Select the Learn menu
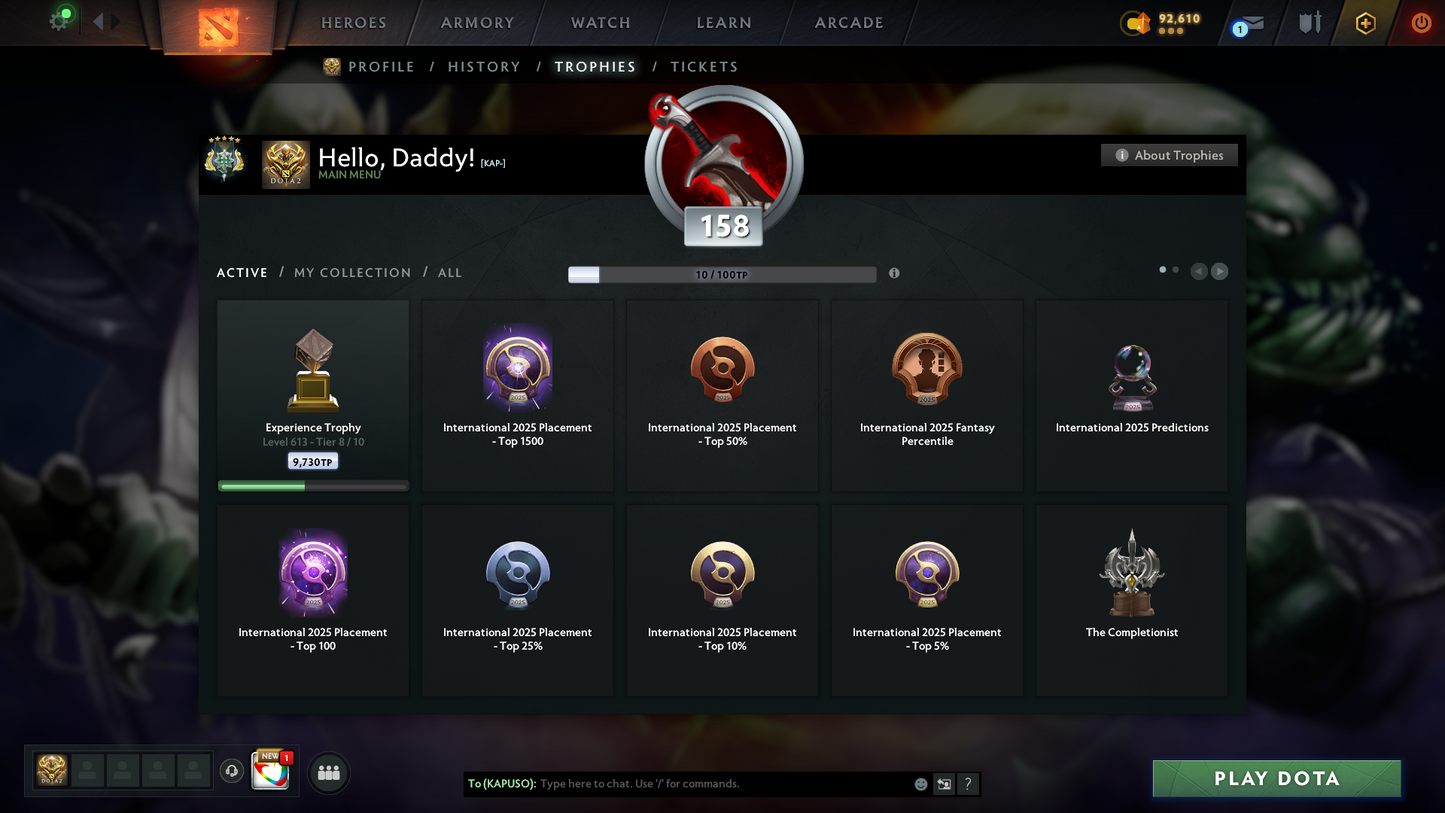The image size is (1445, 813). pyautogui.click(x=723, y=23)
